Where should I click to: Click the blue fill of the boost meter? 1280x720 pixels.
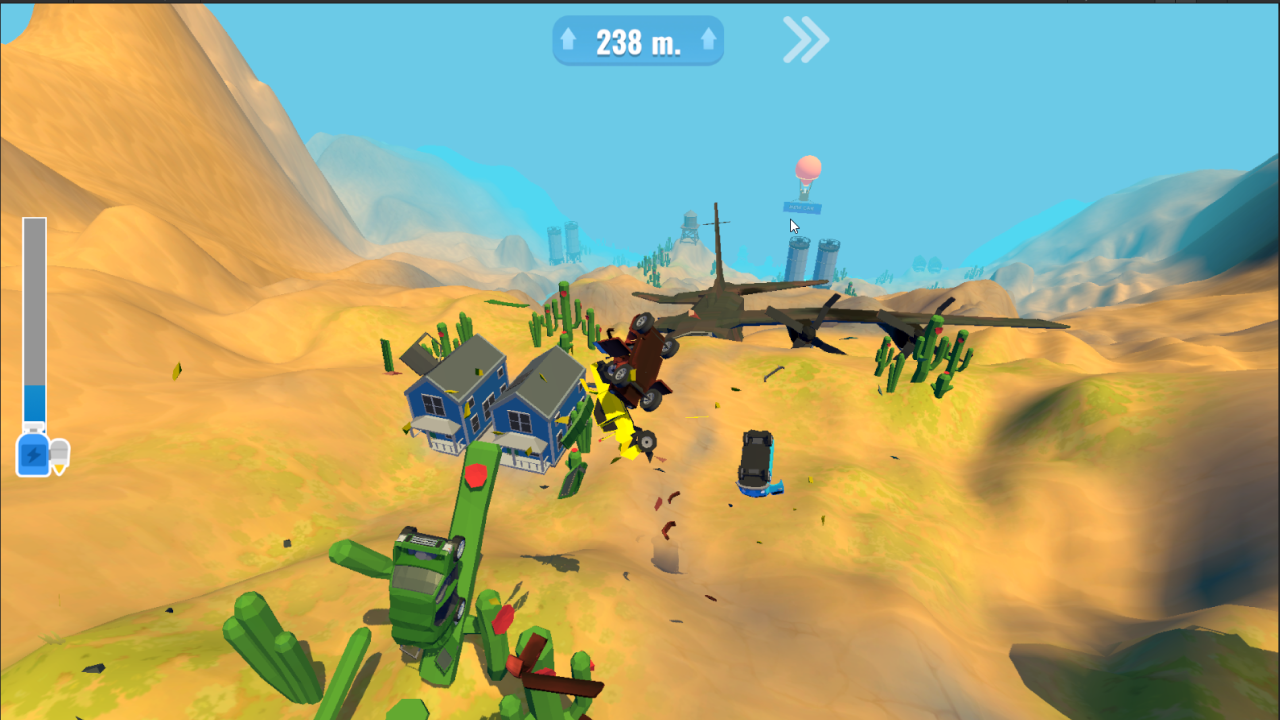(33, 400)
